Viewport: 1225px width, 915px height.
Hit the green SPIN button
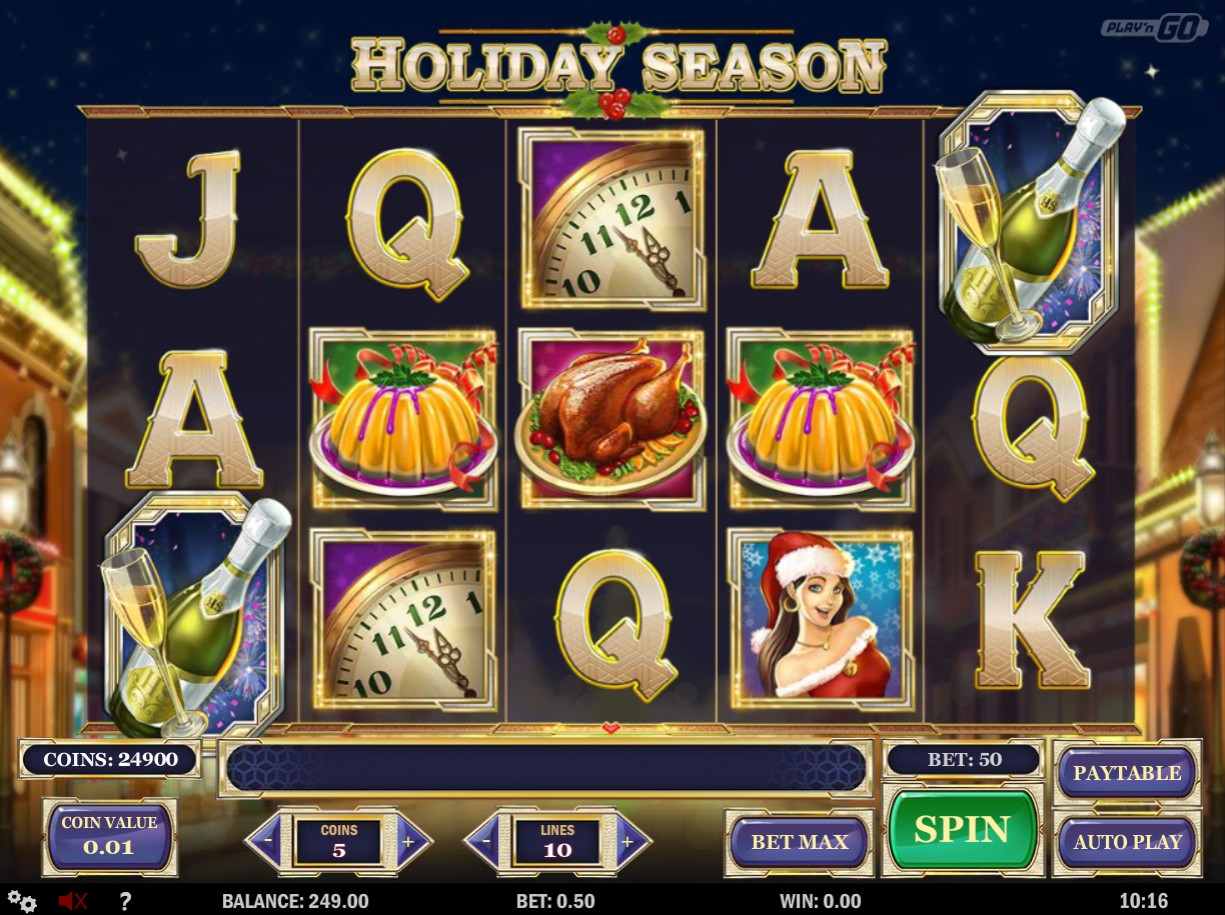tap(961, 829)
